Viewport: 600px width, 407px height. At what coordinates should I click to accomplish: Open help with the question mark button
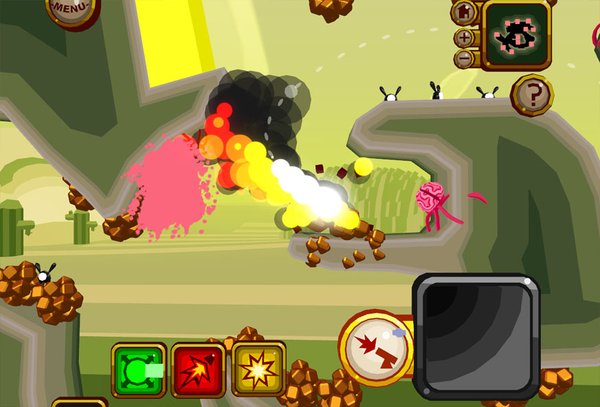click(531, 96)
